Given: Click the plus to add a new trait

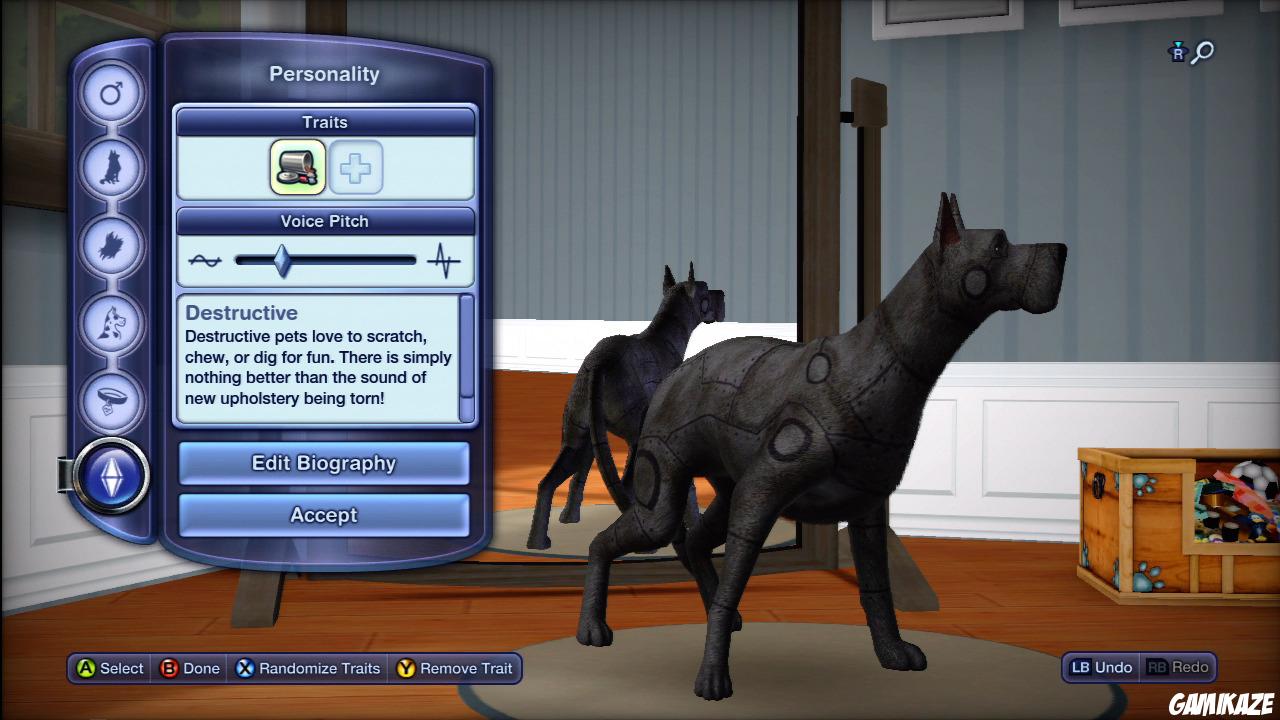Looking at the screenshot, I should [356, 167].
